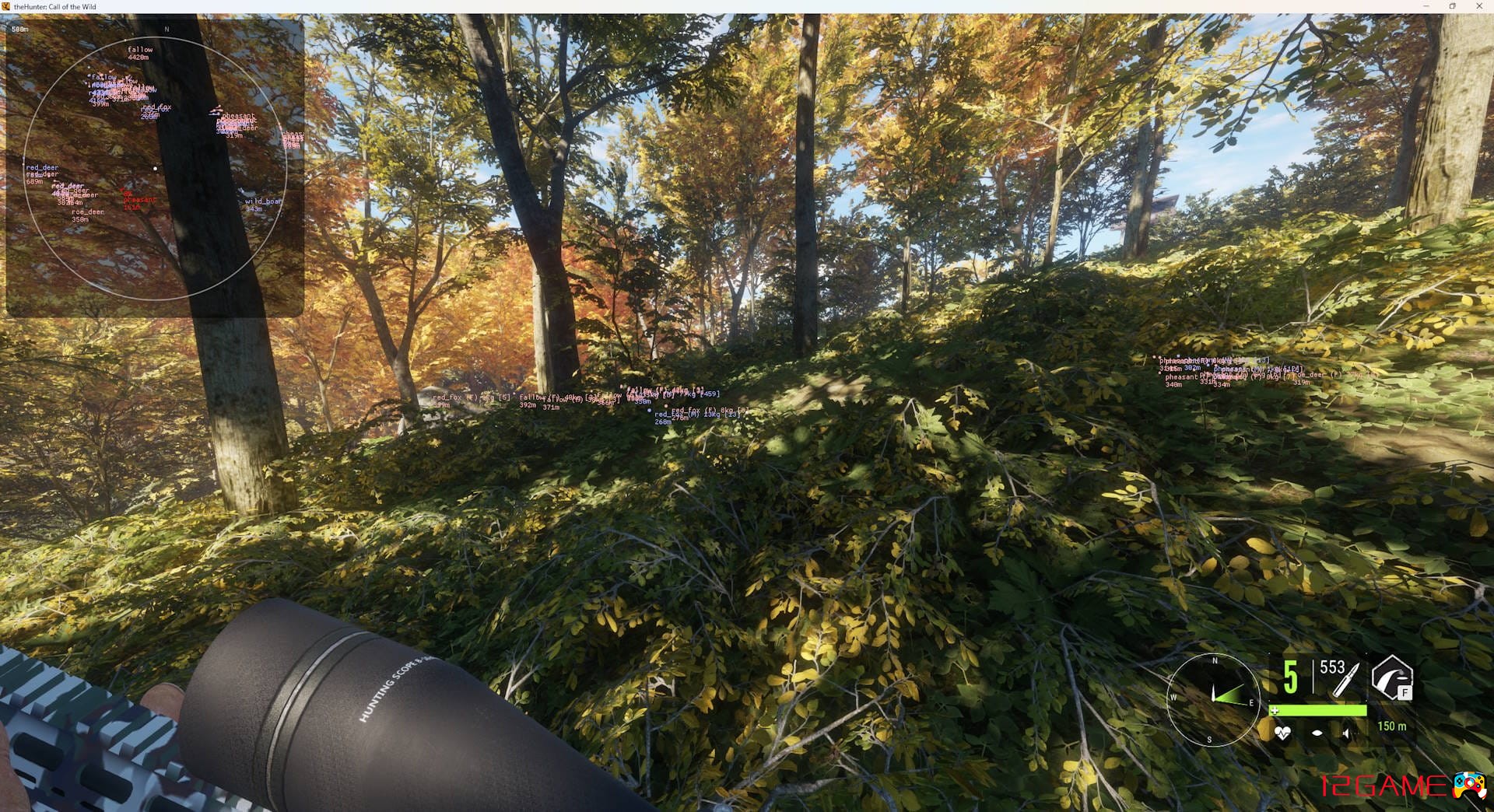Select the eye-shaped visibility indicator icon
1494x812 pixels.
[1317, 733]
